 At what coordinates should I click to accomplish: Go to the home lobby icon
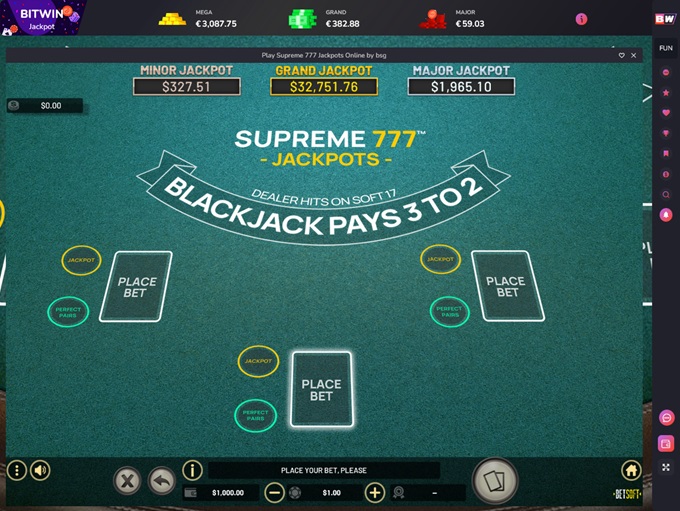tap(631, 470)
